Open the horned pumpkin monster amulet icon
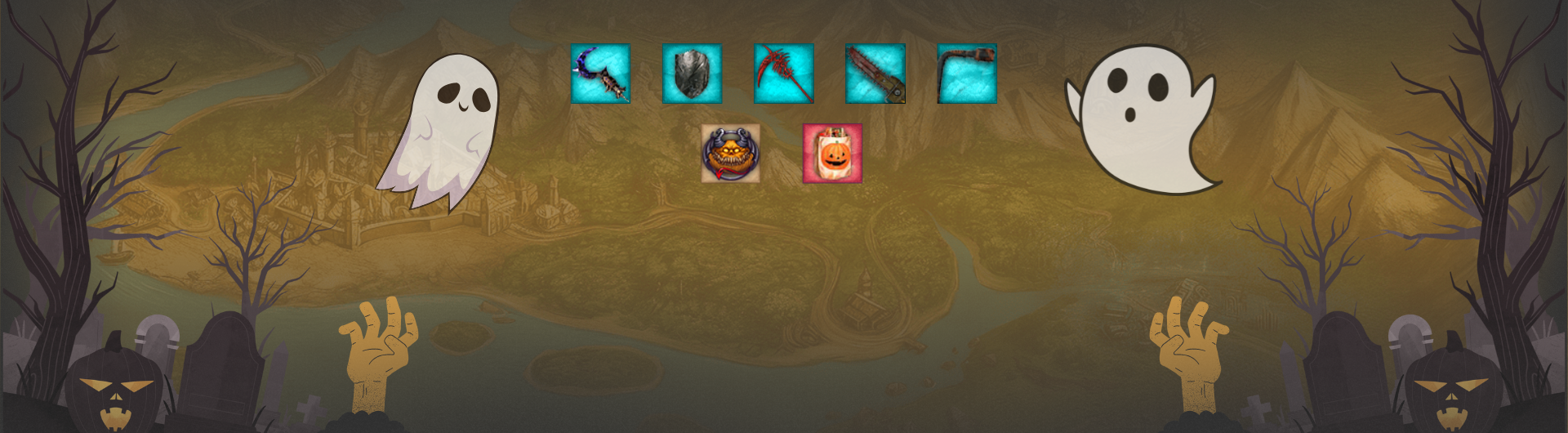The image size is (1568, 433). pyautogui.click(x=730, y=154)
